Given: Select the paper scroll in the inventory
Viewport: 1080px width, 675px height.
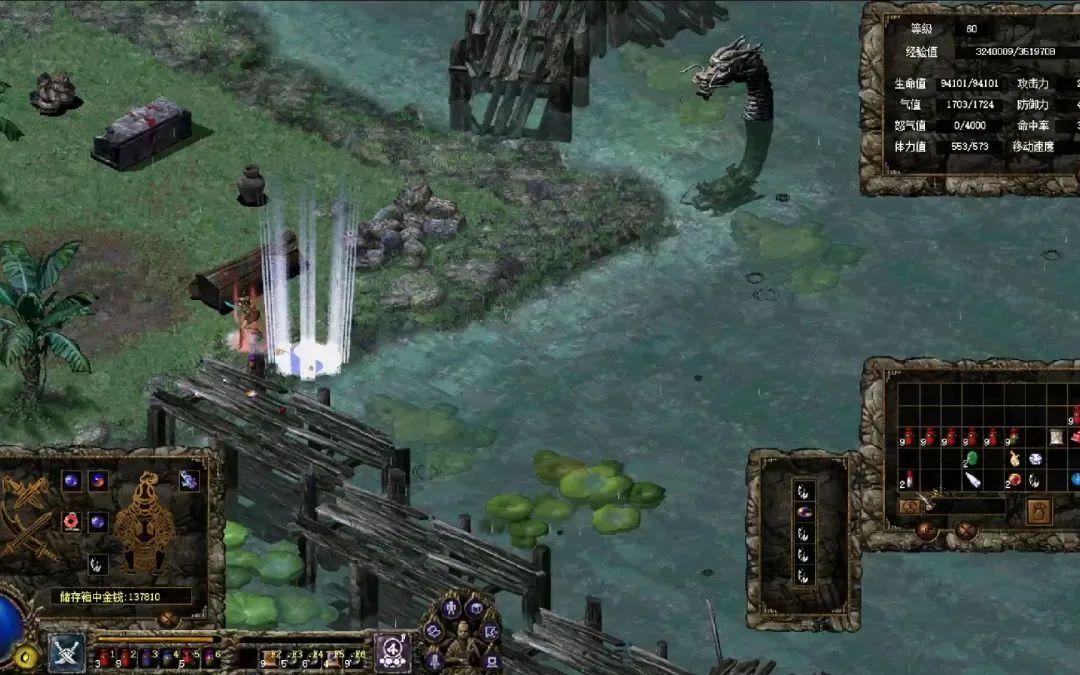Looking at the screenshot, I should point(1056,437).
